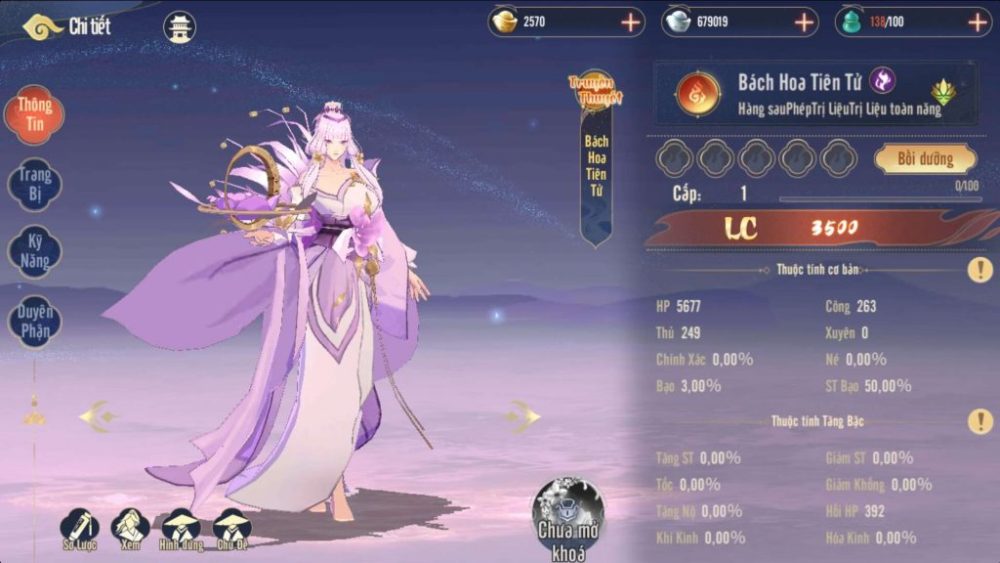Select the Chủ Đề theme icon

tap(232, 529)
